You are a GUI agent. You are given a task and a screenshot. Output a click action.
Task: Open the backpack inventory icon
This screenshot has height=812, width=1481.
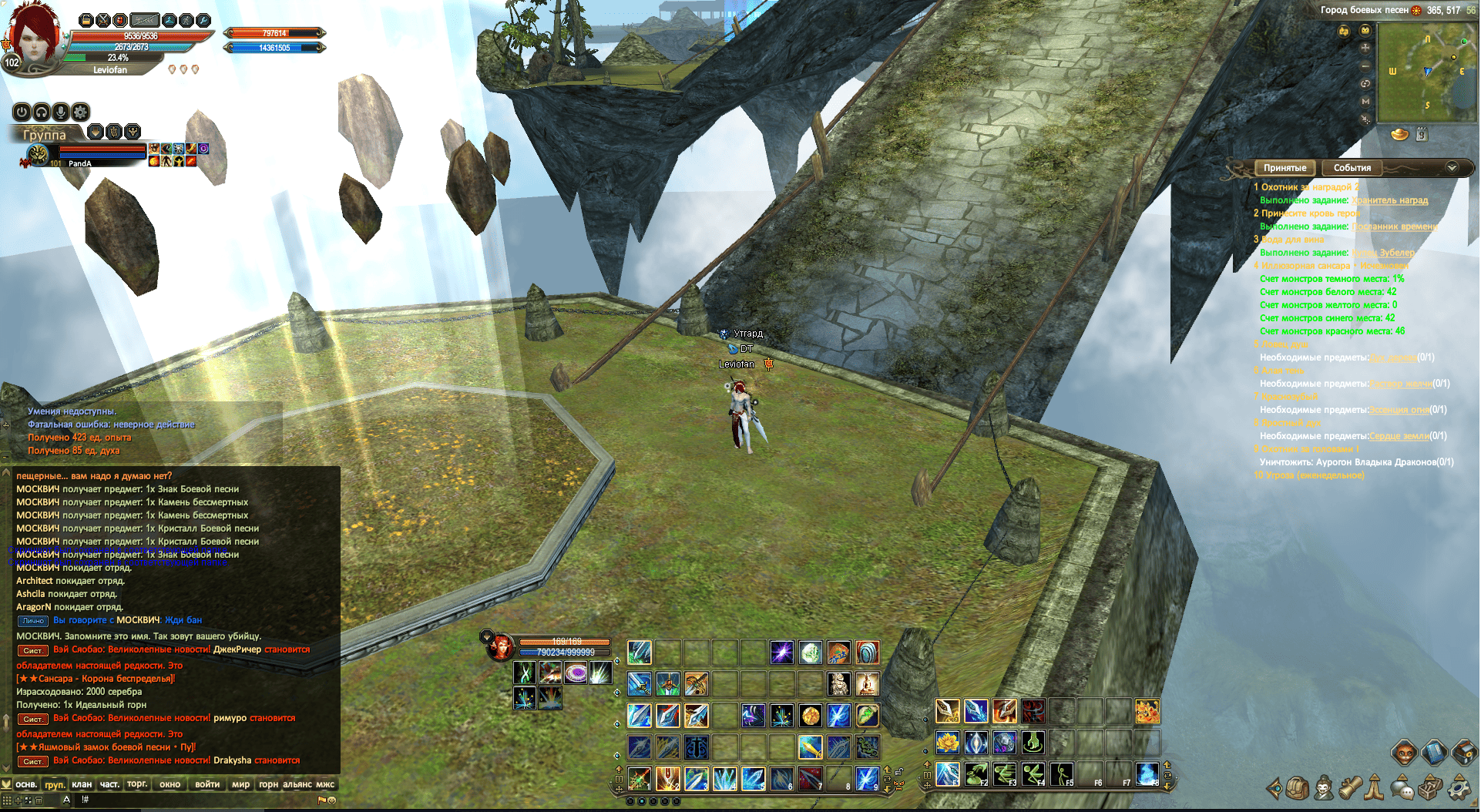[x=1298, y=787]
